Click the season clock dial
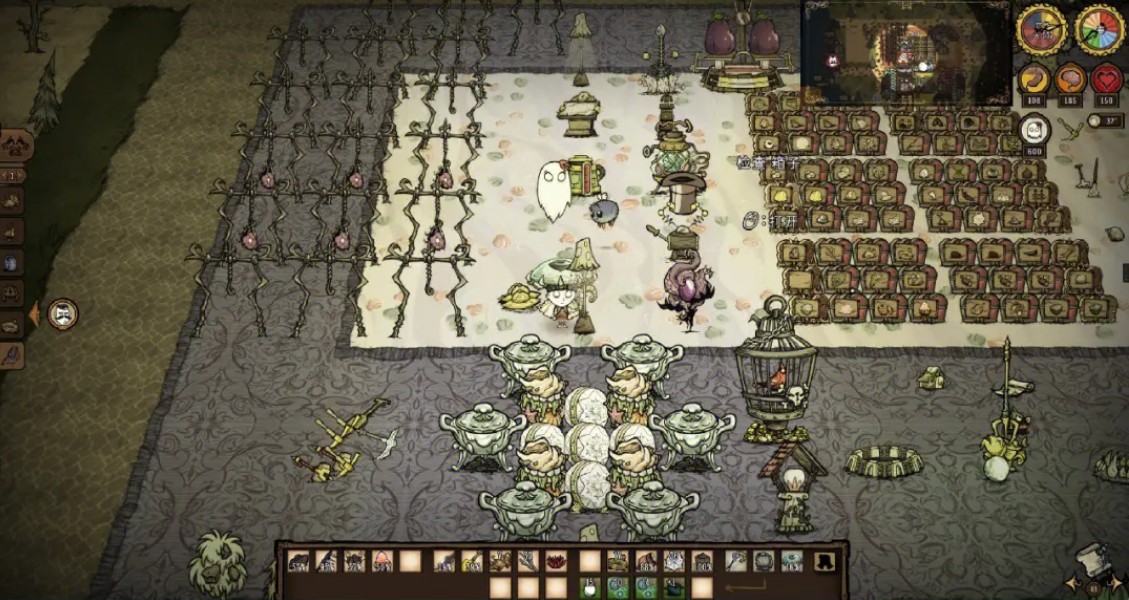Screen dimensions: 1129x600 point(1100,29)
